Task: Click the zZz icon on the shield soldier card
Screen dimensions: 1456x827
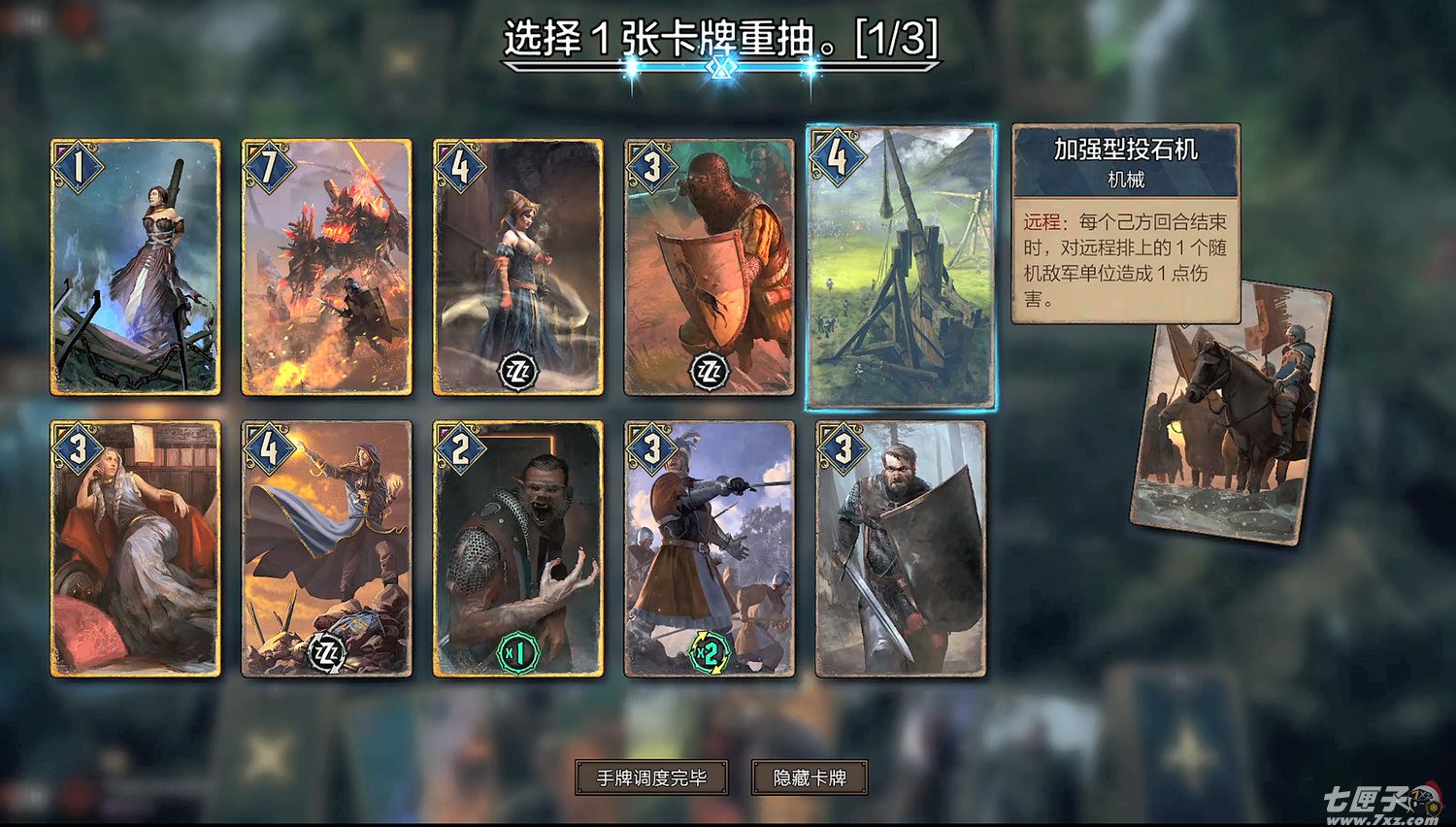Action: tap(709, 371)
